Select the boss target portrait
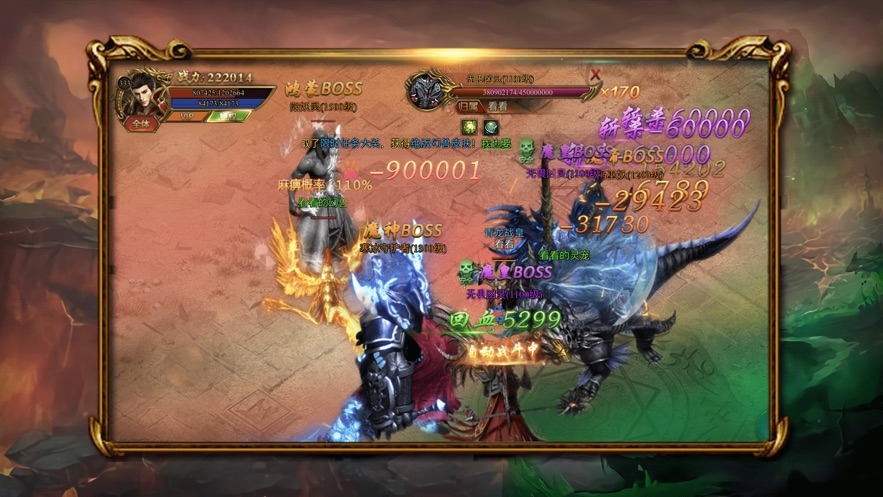 423,90
